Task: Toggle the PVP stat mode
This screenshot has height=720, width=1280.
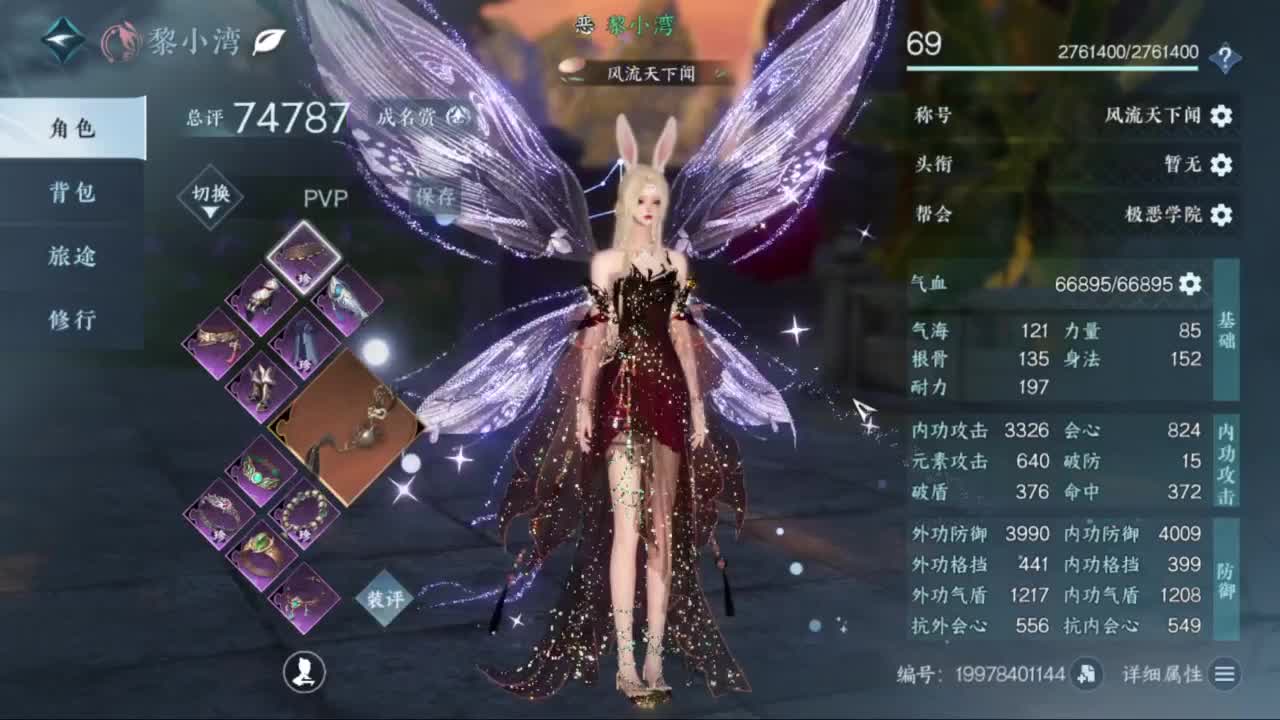Action: (327, 198)
